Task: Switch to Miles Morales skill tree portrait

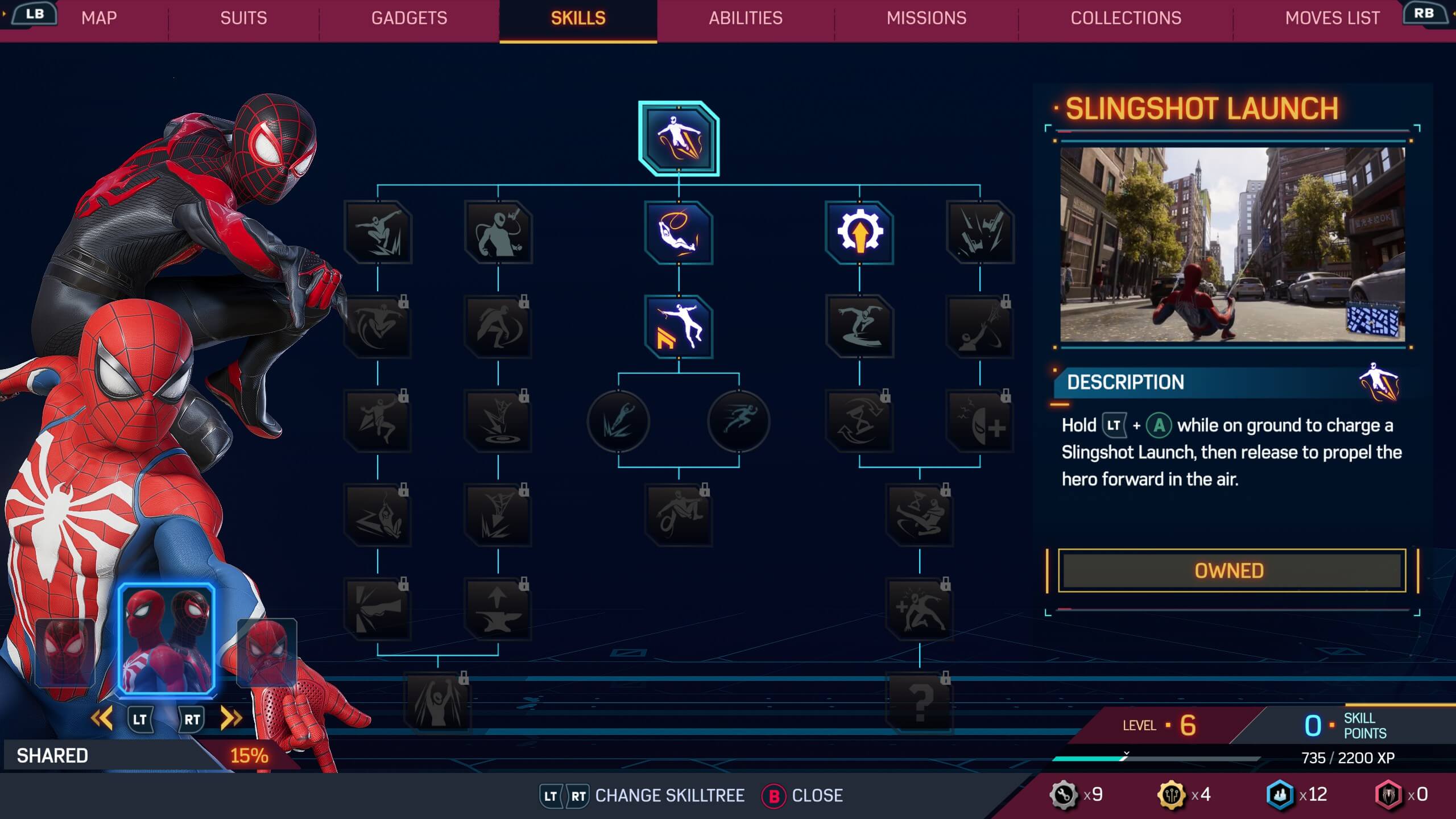Action: (65, 652)
